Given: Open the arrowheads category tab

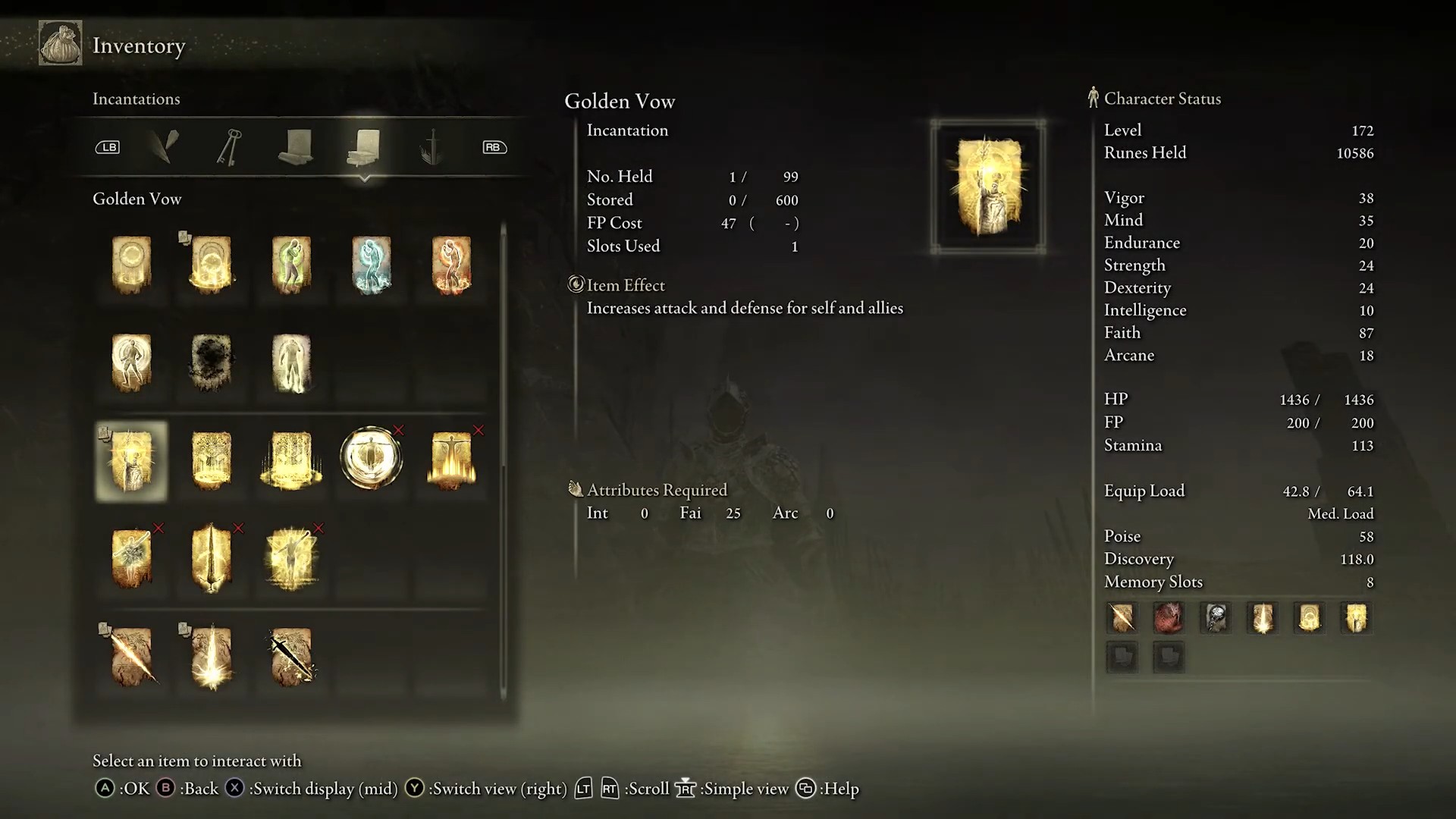Looking at the screenshot, I should 164,147.
